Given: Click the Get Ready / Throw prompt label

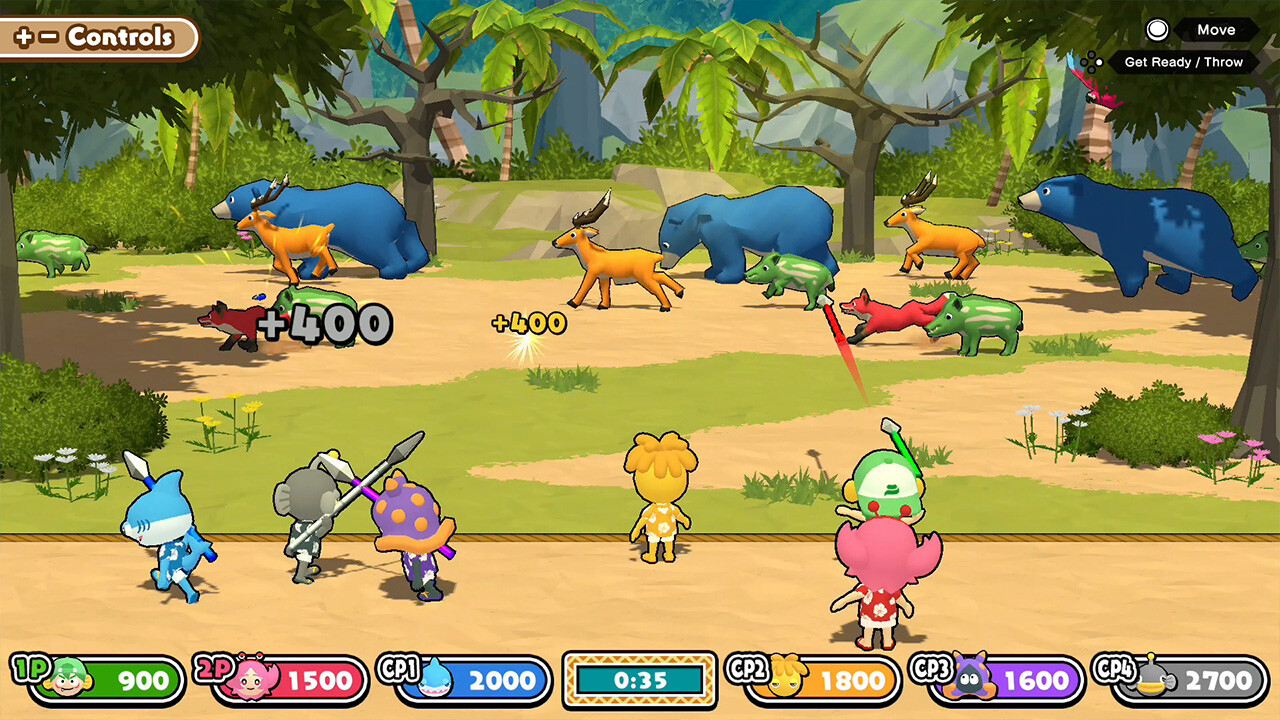Looking at the screenshot, I should [1185, 63].
